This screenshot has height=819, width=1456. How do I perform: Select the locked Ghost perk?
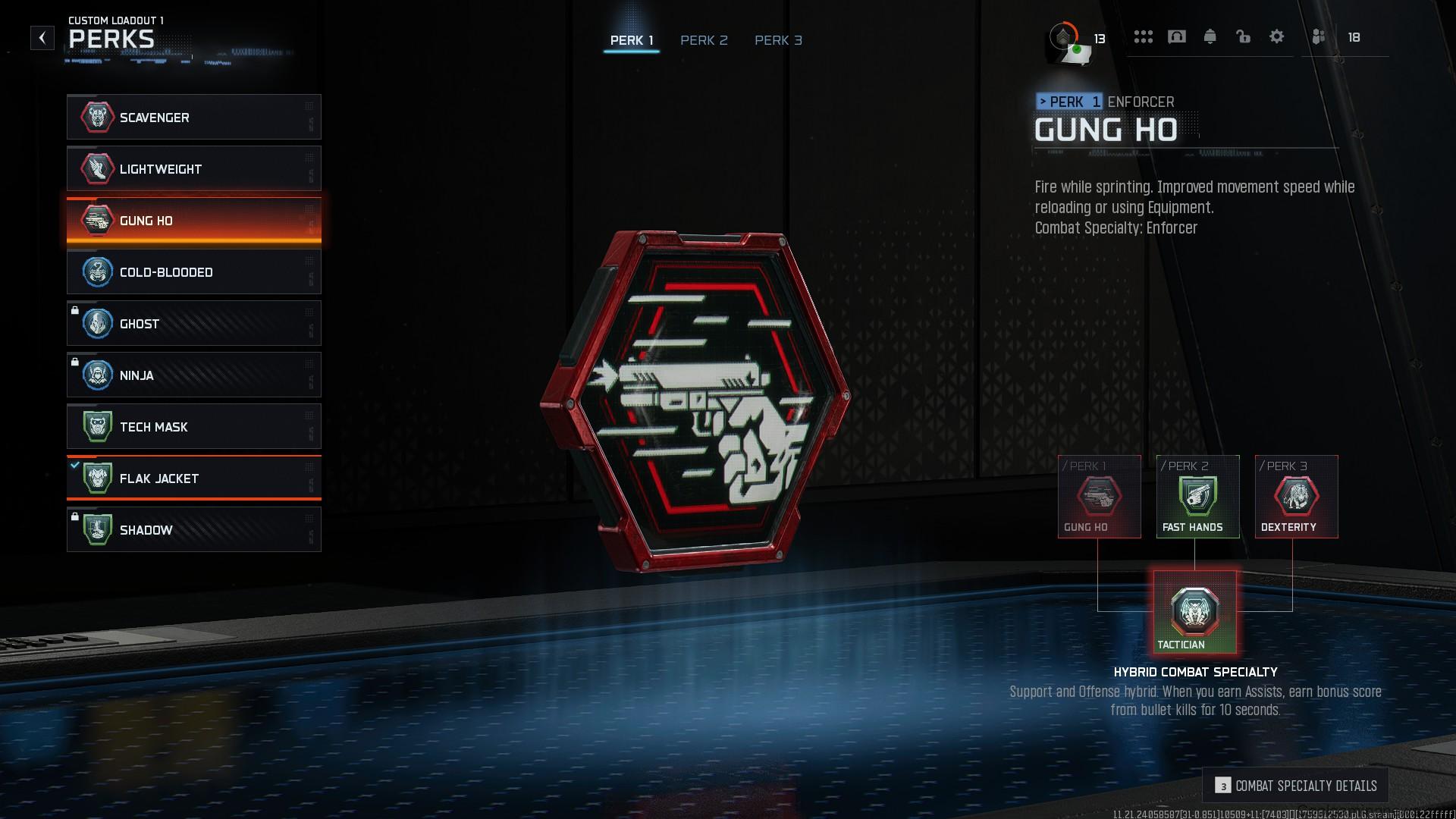[96, 324]
